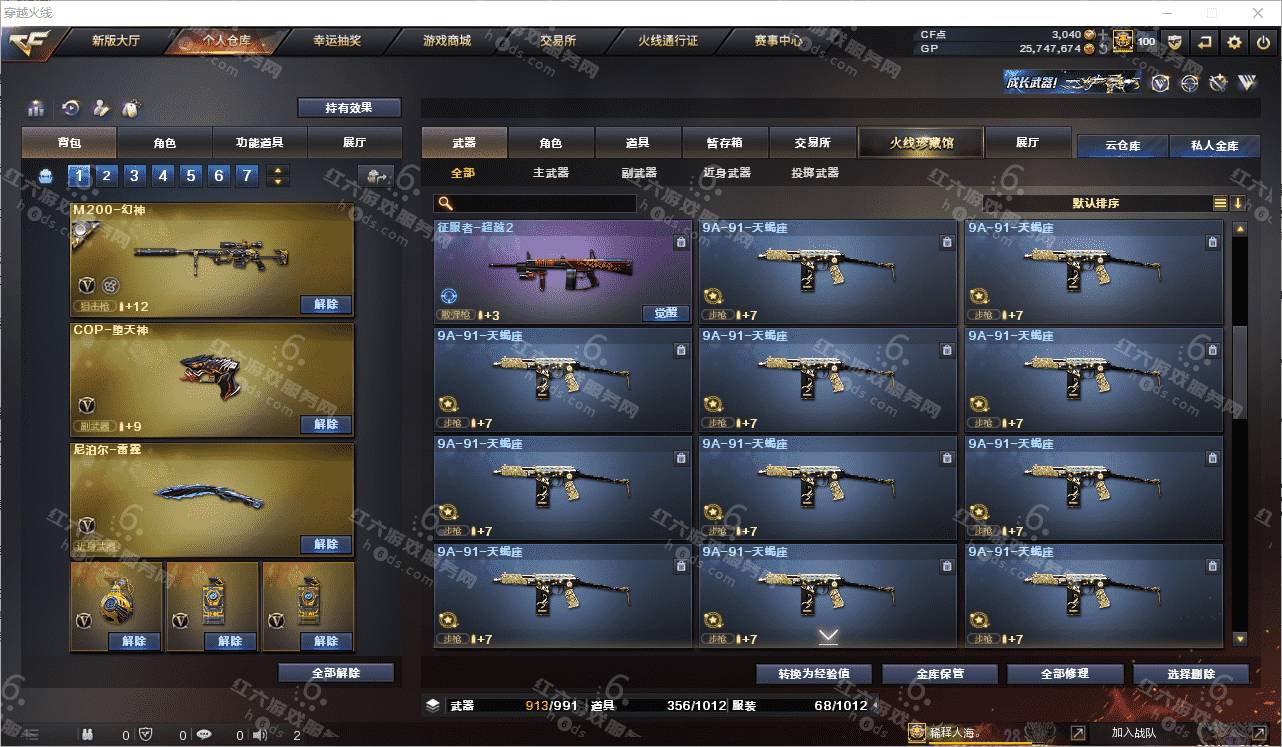Click 全部解除 to unequip everything
Viewport: 1282px width, 747px height.
click(x=336, y=673)
